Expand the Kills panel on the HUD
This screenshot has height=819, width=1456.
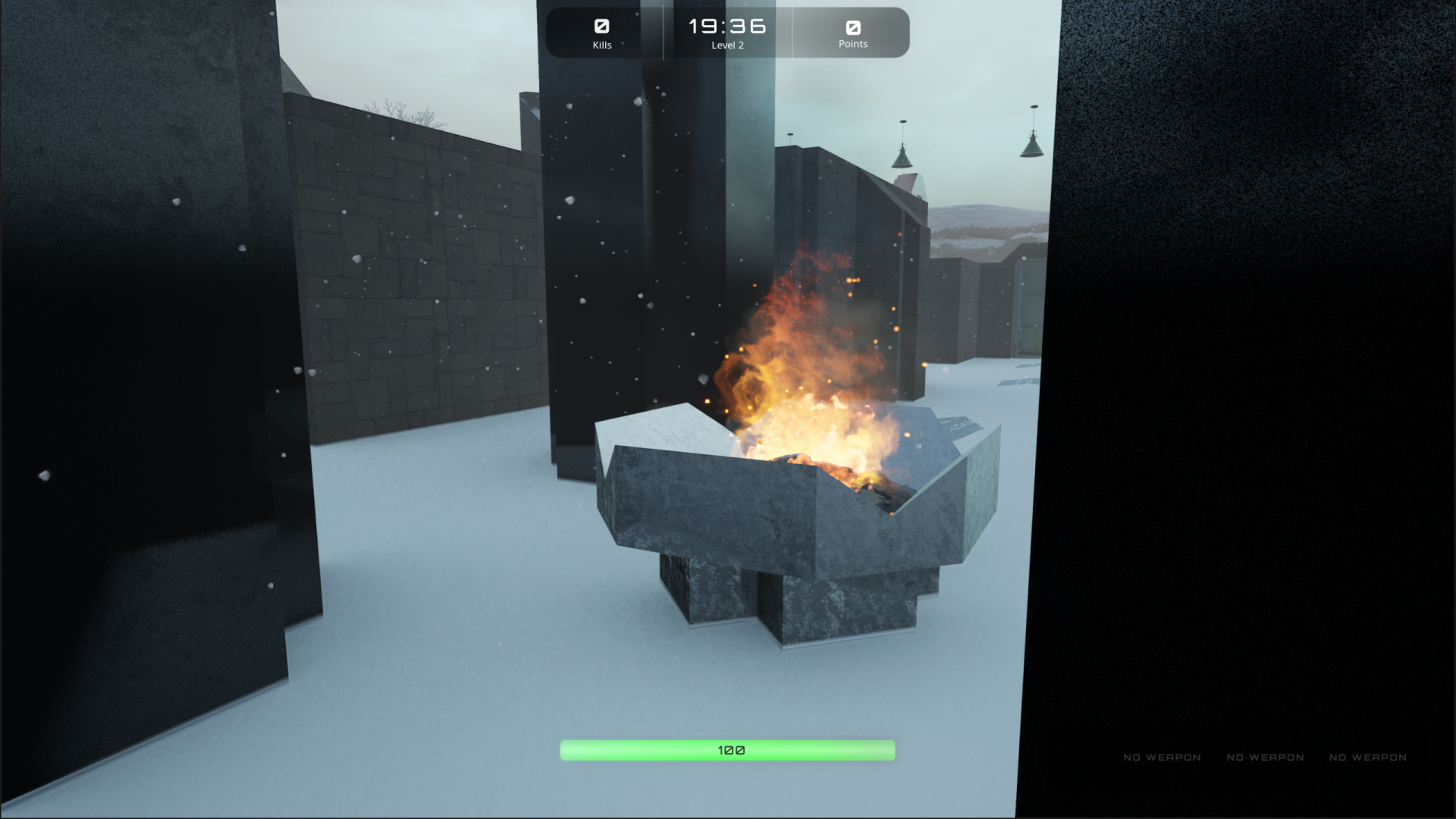[x=601, y=33]
